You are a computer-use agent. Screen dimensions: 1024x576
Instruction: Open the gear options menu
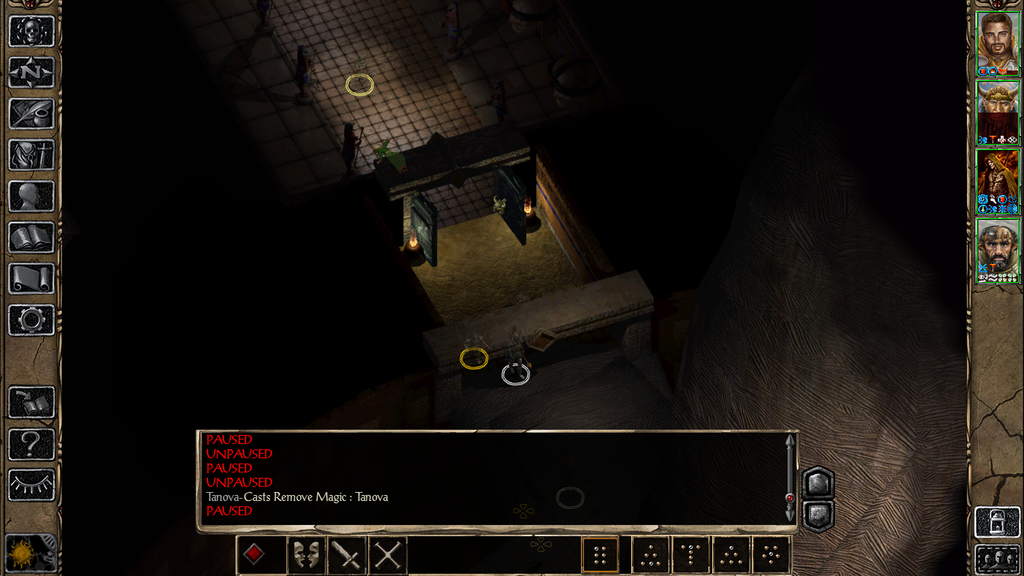31,319
